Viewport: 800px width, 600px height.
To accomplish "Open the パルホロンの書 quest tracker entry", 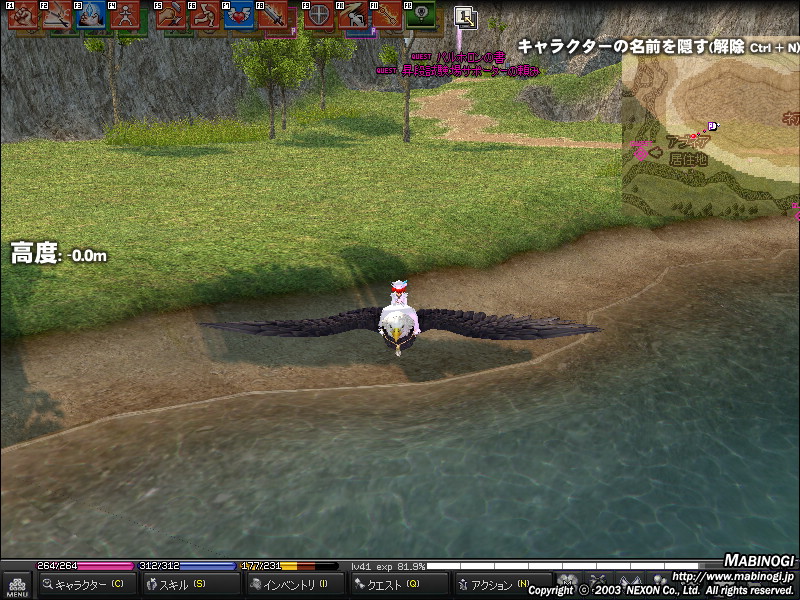I will point(462,57).
